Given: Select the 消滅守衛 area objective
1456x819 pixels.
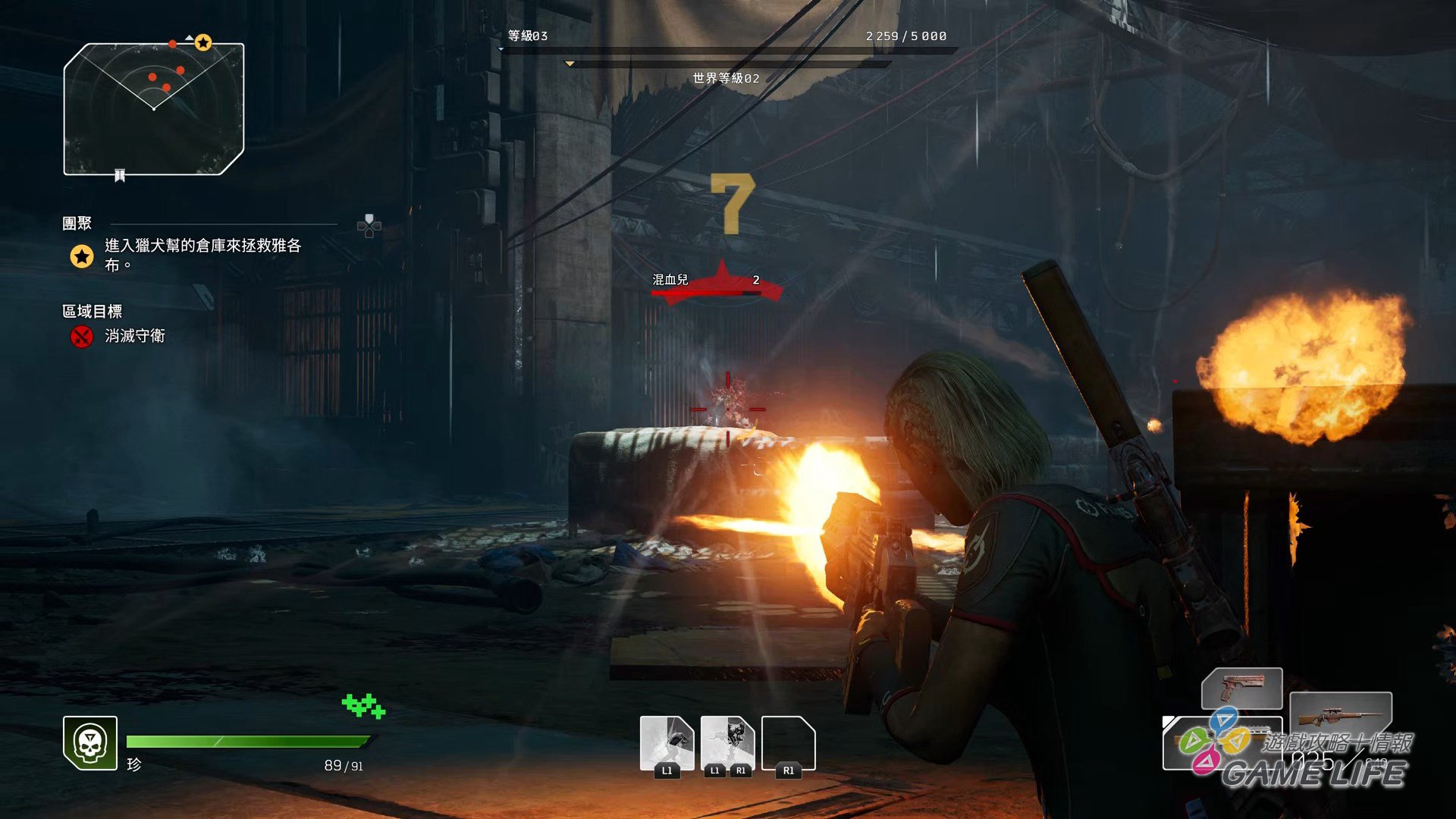Looking at the screenshot, I should 134,336.
